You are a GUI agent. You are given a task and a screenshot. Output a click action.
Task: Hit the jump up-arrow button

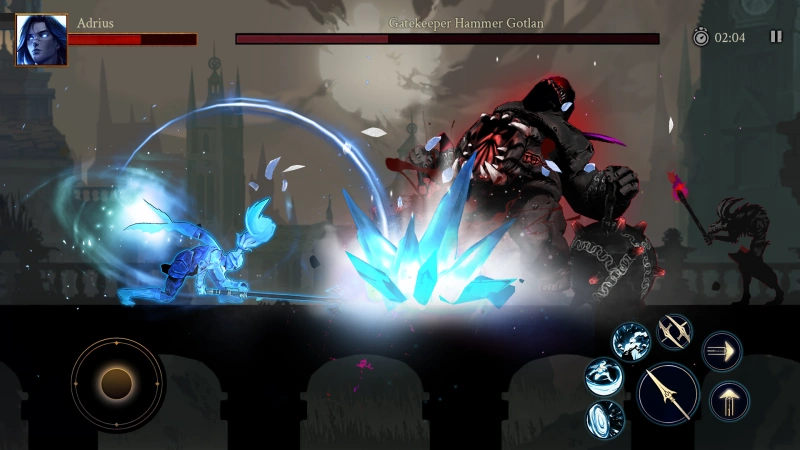point(729,401)
